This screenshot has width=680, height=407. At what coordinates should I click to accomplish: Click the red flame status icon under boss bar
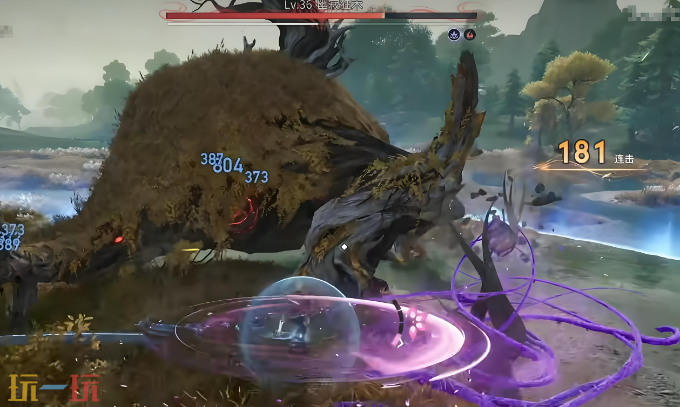pyautogui.click(x=469, y=33)
